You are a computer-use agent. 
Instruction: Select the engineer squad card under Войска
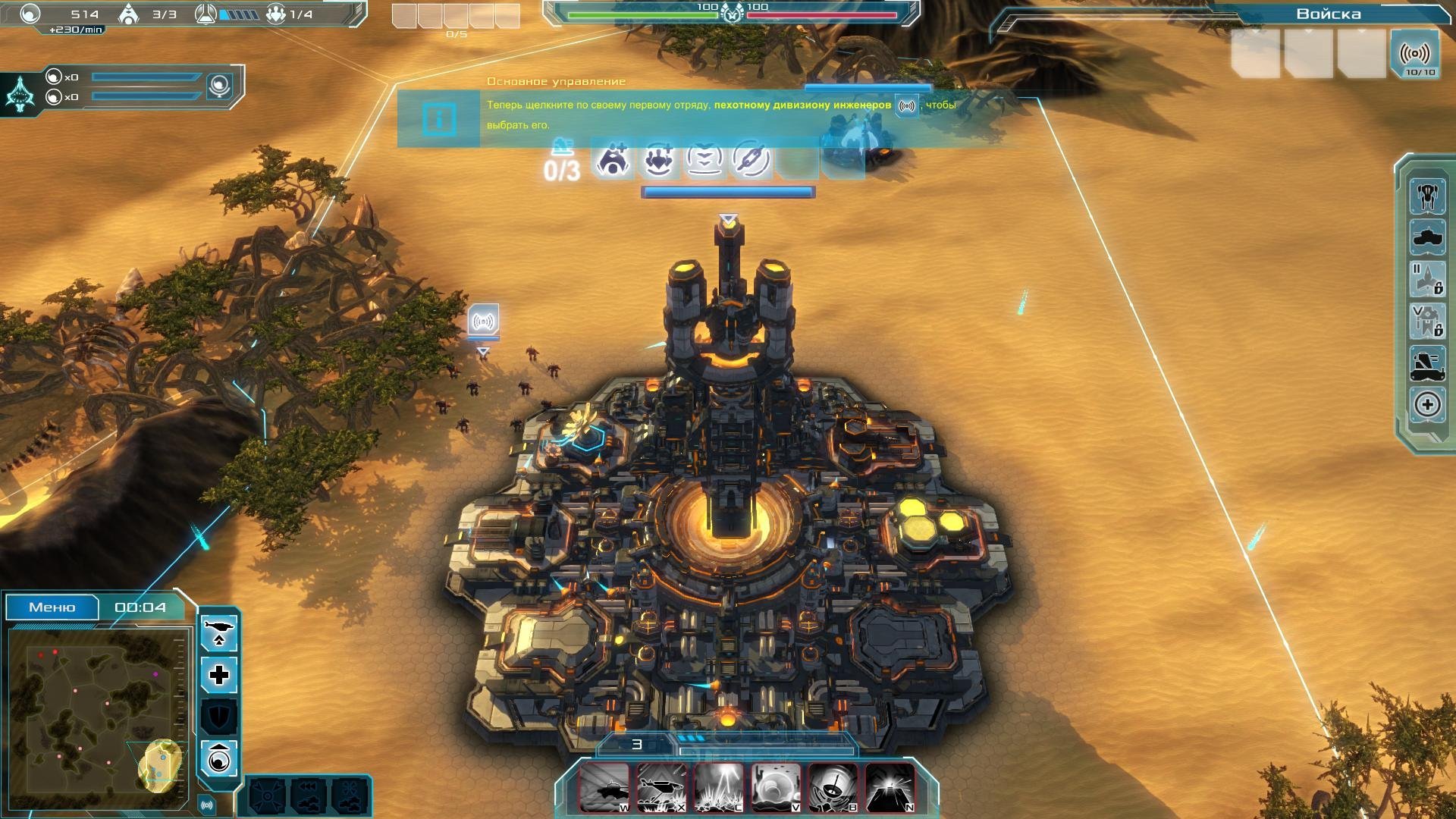tap(1415, 55)
